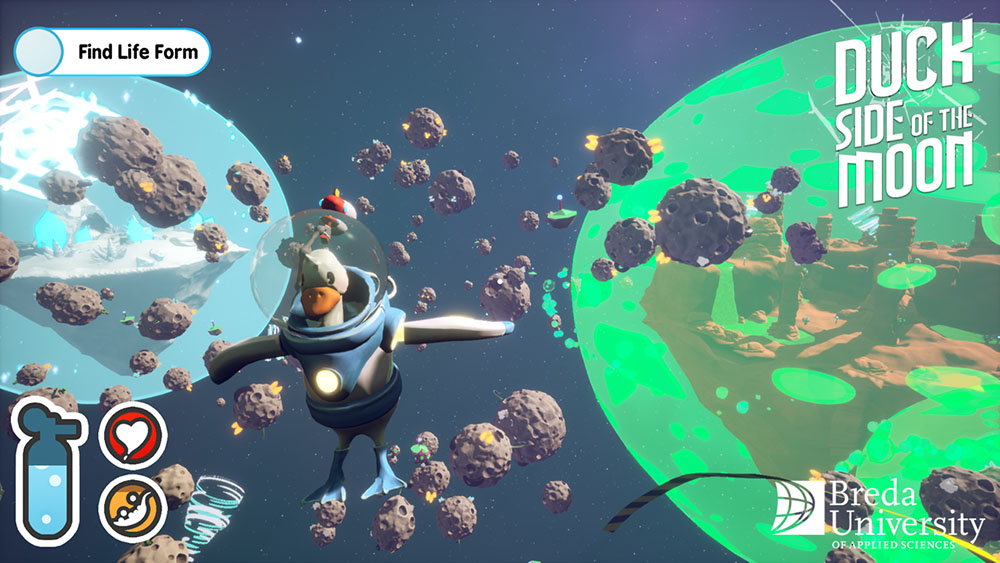The width and height of the screenshot is (1000, 563).
Task: Select the Find Life Form objective tracker
Action: (x=112, y=51)
